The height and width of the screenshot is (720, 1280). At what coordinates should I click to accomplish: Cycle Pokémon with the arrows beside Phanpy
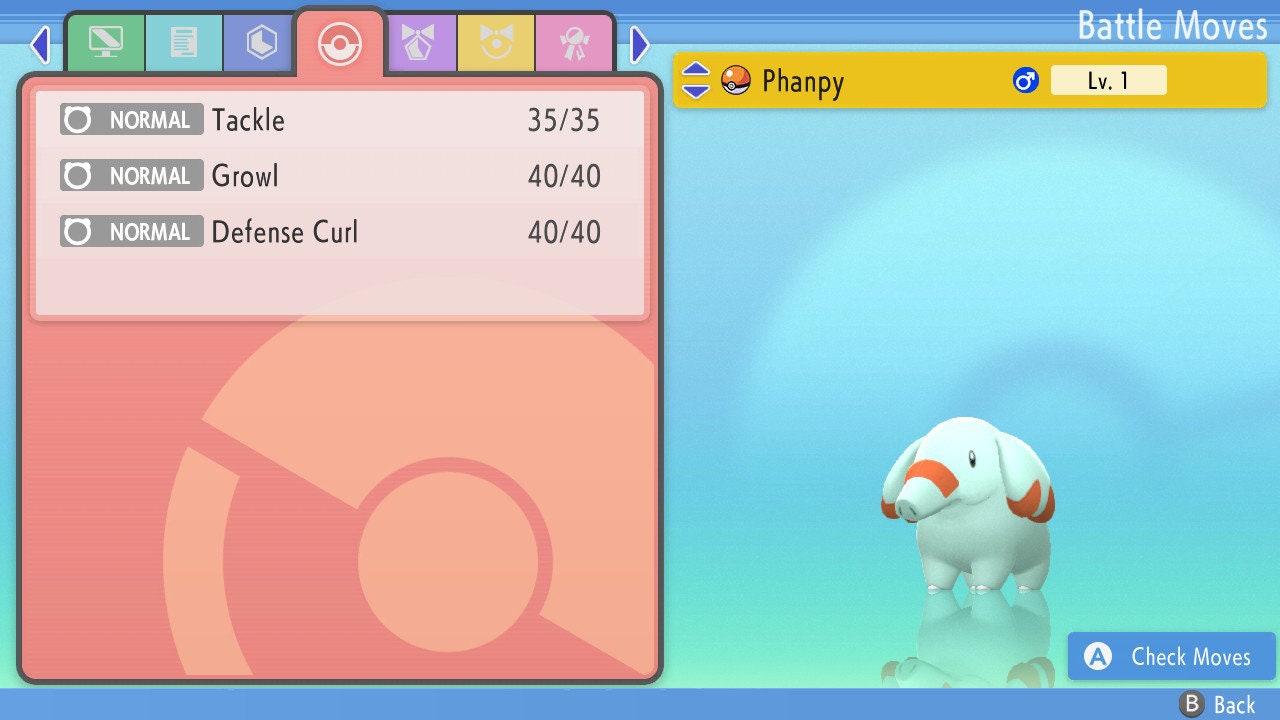point(695,81)
